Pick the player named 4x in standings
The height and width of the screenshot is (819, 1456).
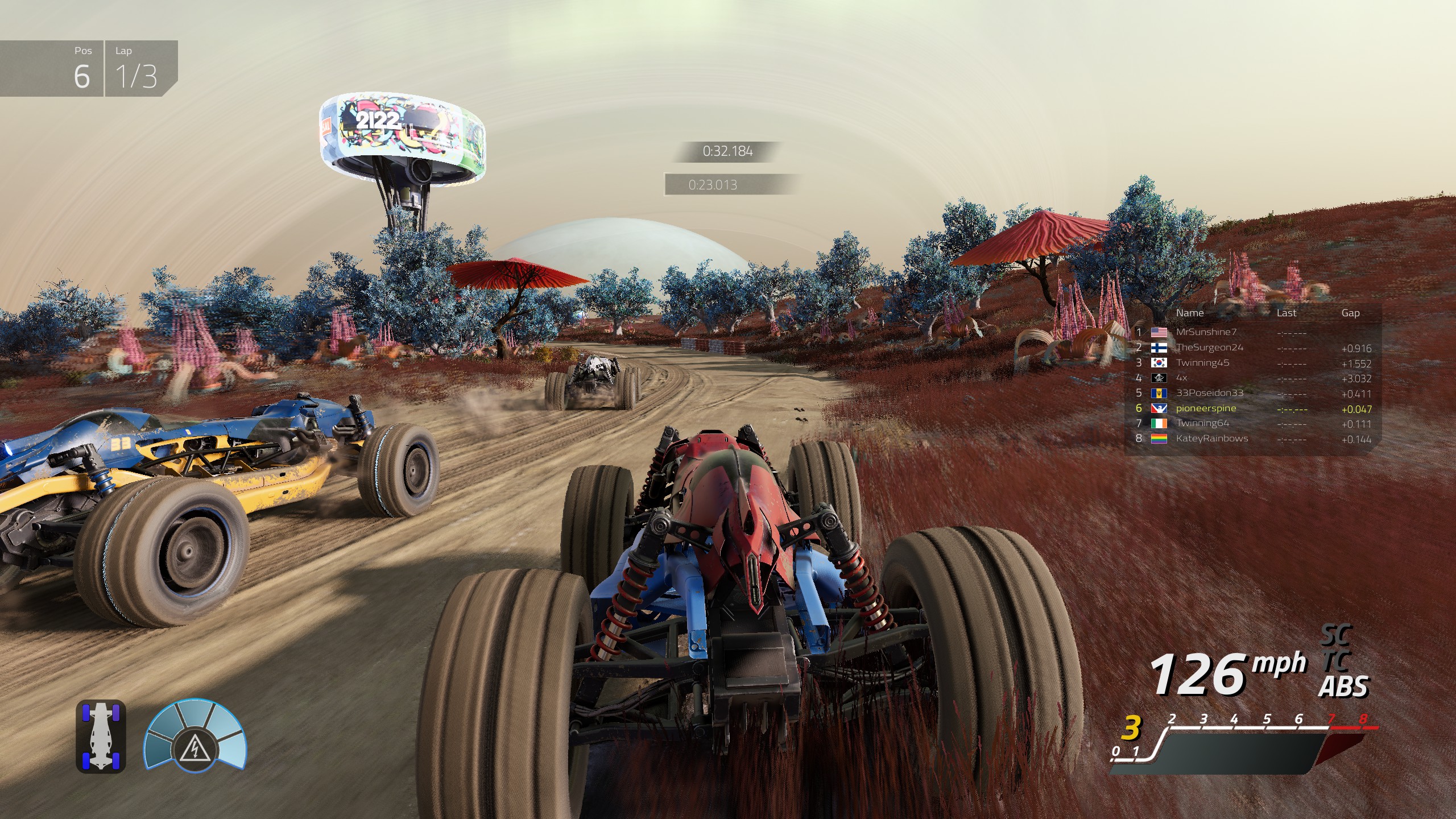1181,378
